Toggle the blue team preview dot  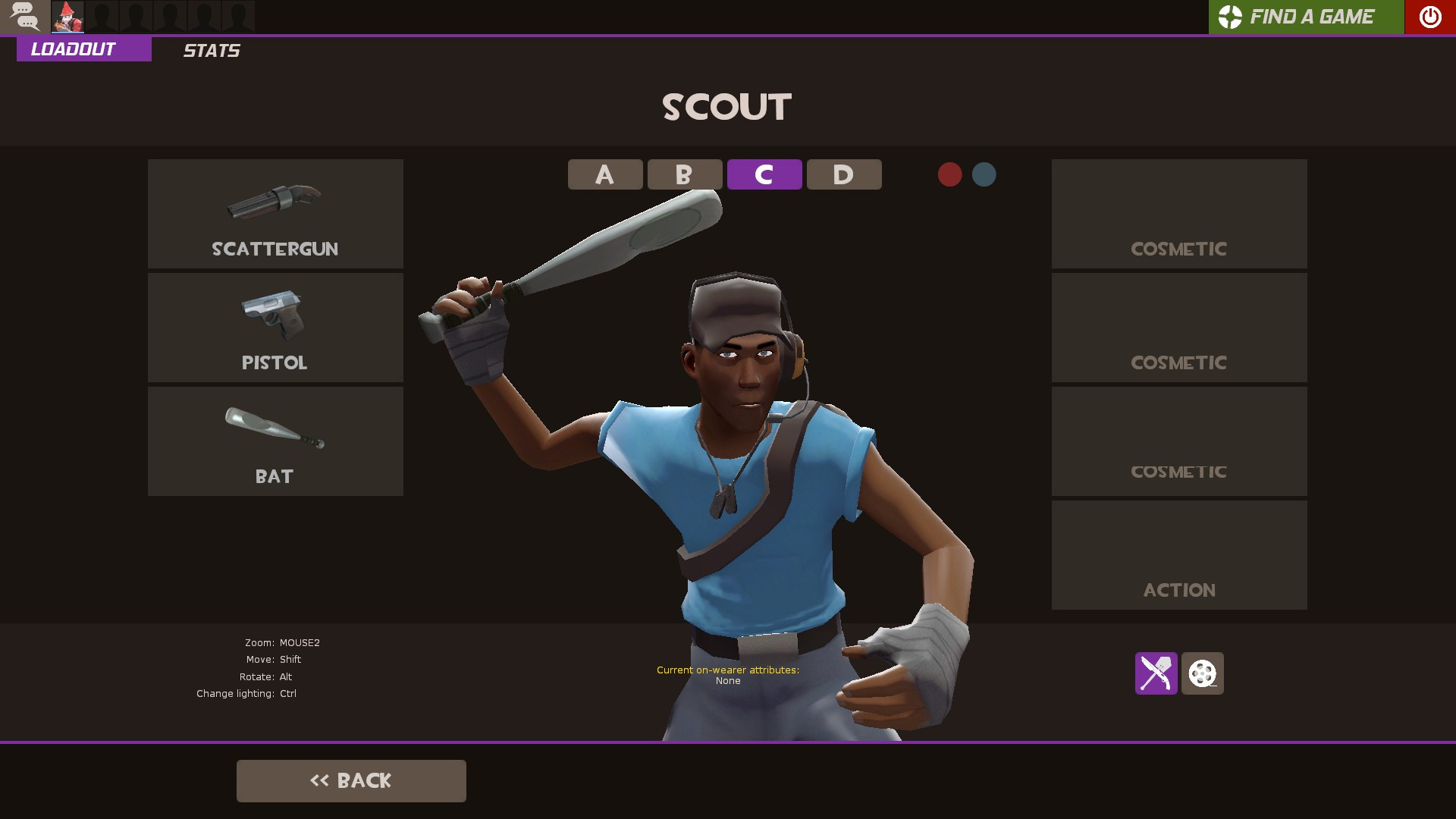click(x=984, y=174)
